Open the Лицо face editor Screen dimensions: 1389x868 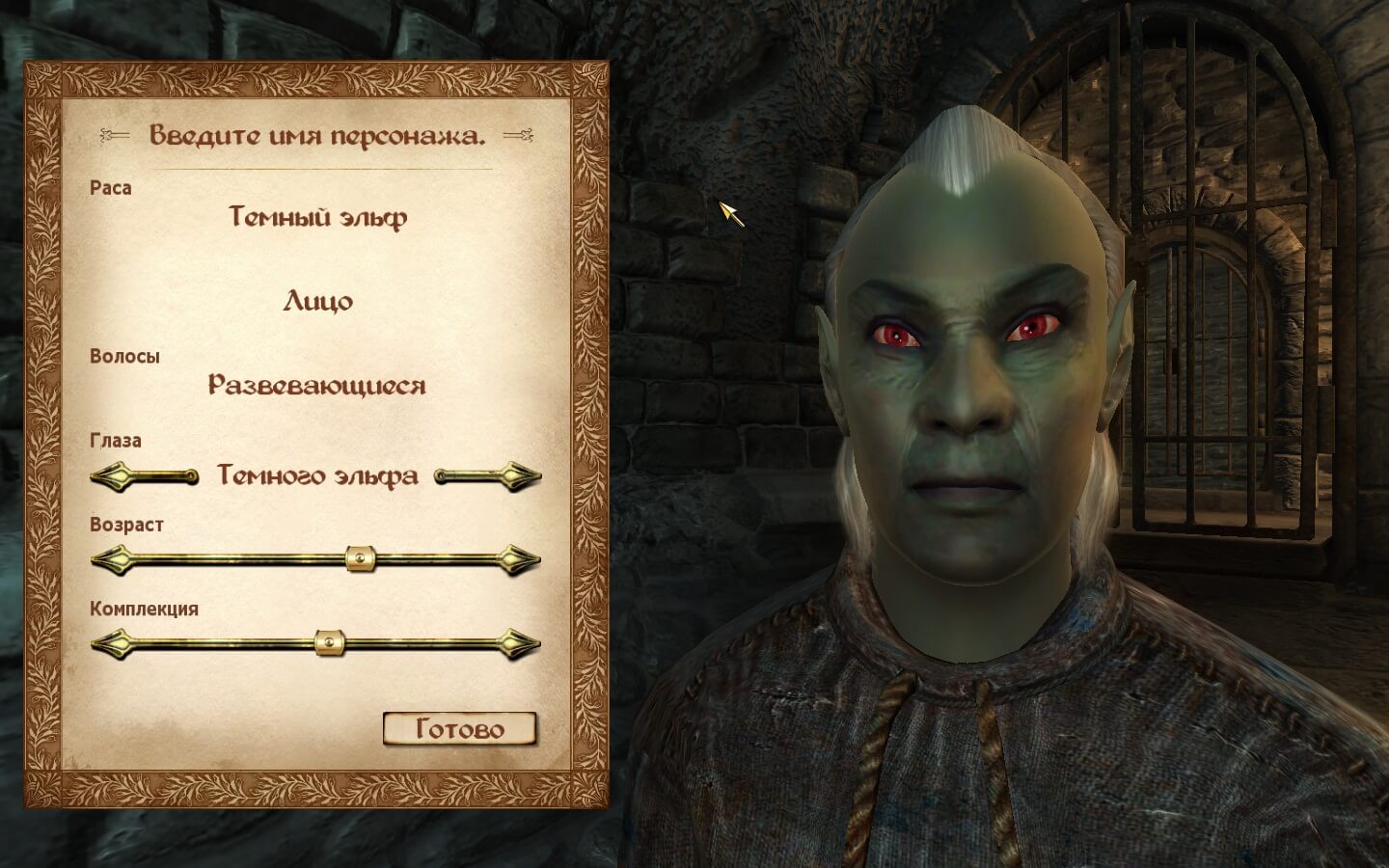pos(317,302)
